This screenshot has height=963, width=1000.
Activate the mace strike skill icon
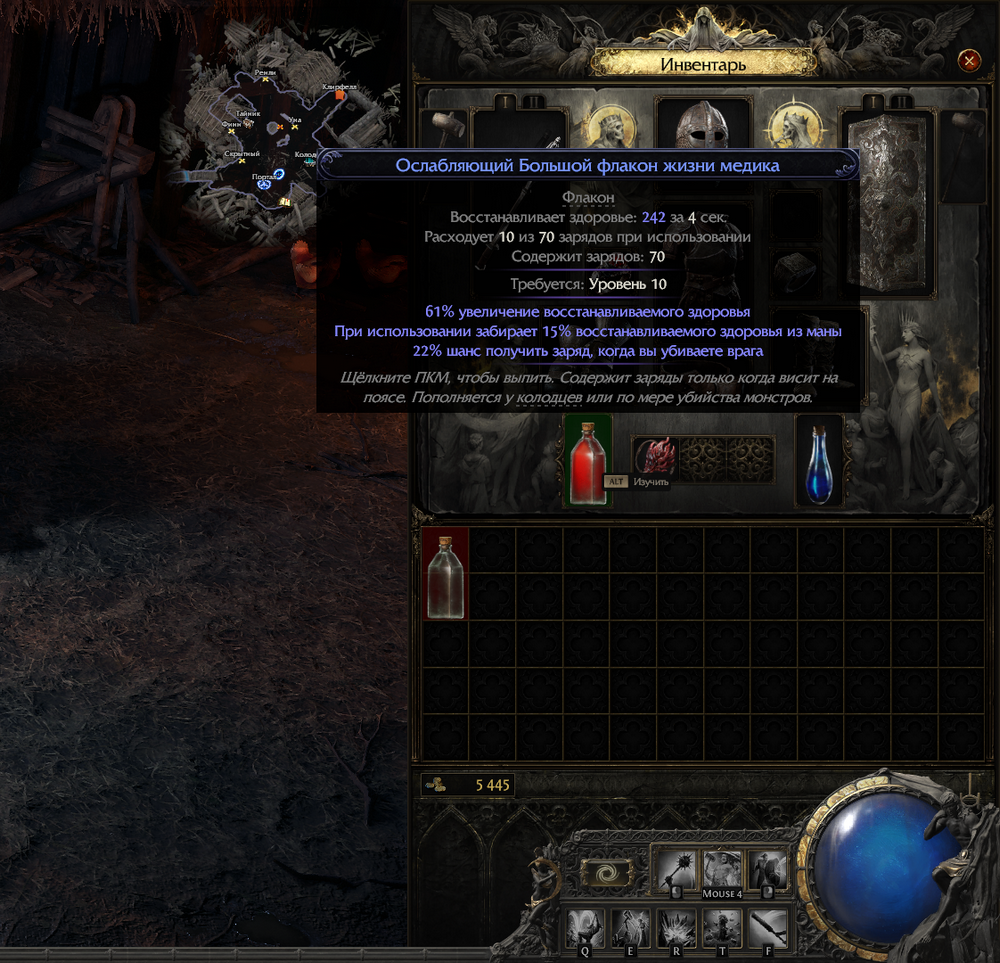pos(675,872)
